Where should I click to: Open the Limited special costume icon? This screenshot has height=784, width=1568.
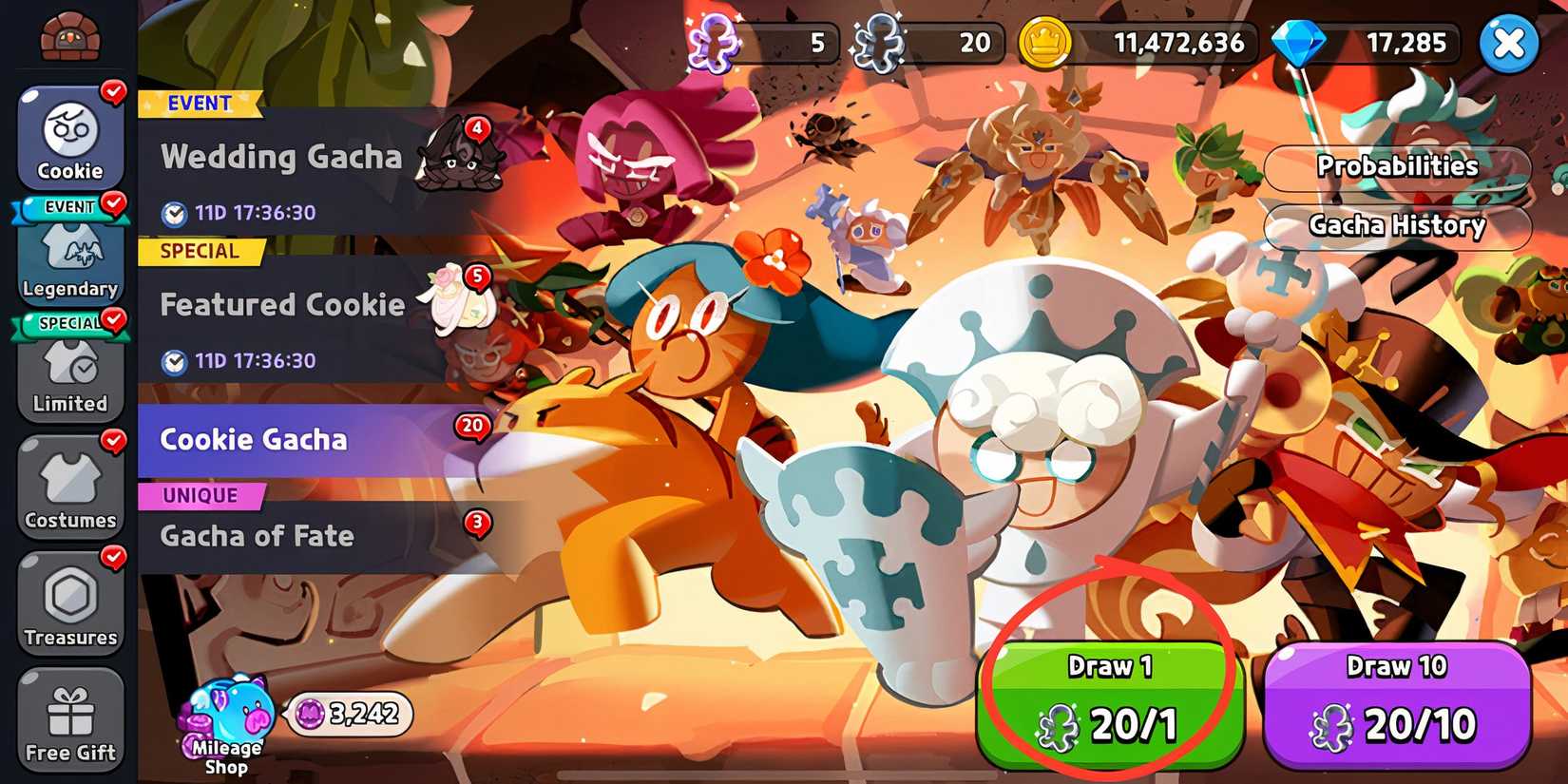[x=69, y=373]
